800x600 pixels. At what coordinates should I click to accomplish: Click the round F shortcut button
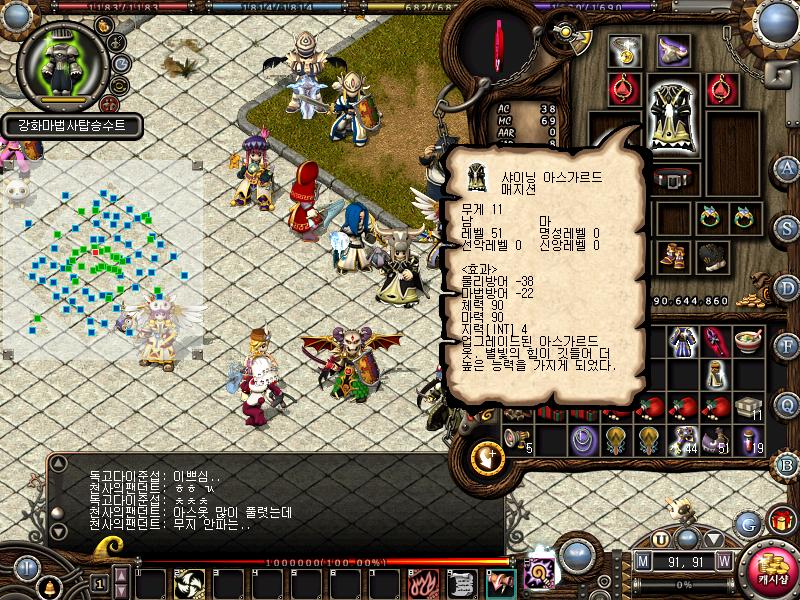click(x=787, y=346)
